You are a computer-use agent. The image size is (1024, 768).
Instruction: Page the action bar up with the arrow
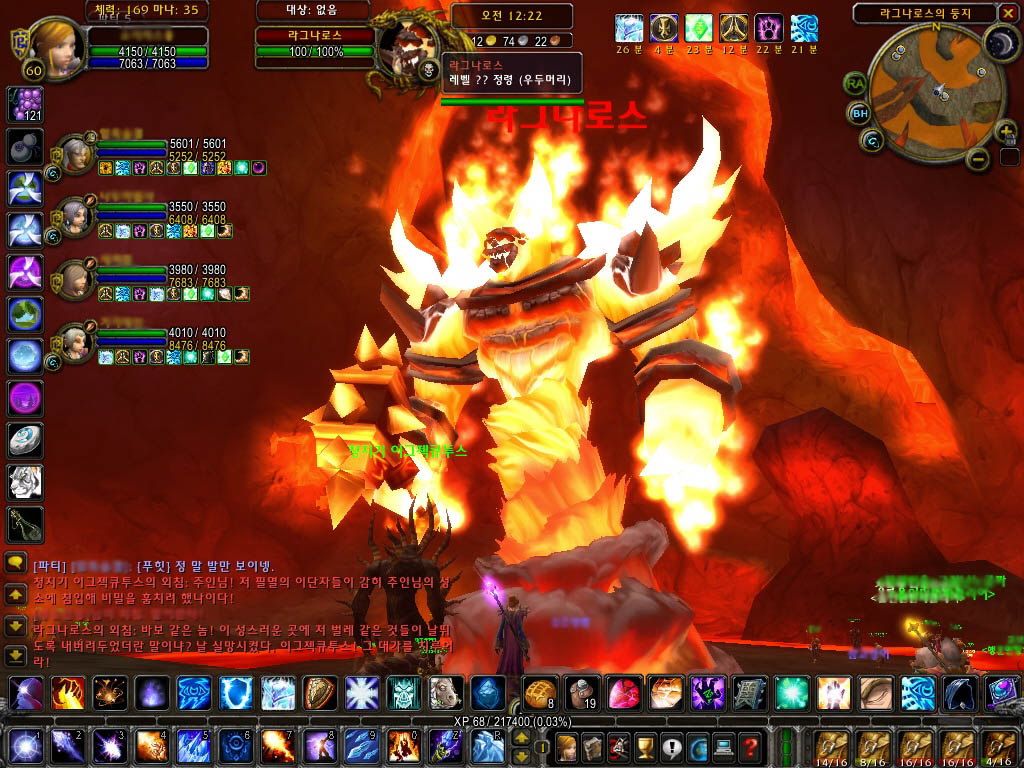coord(521,738)
